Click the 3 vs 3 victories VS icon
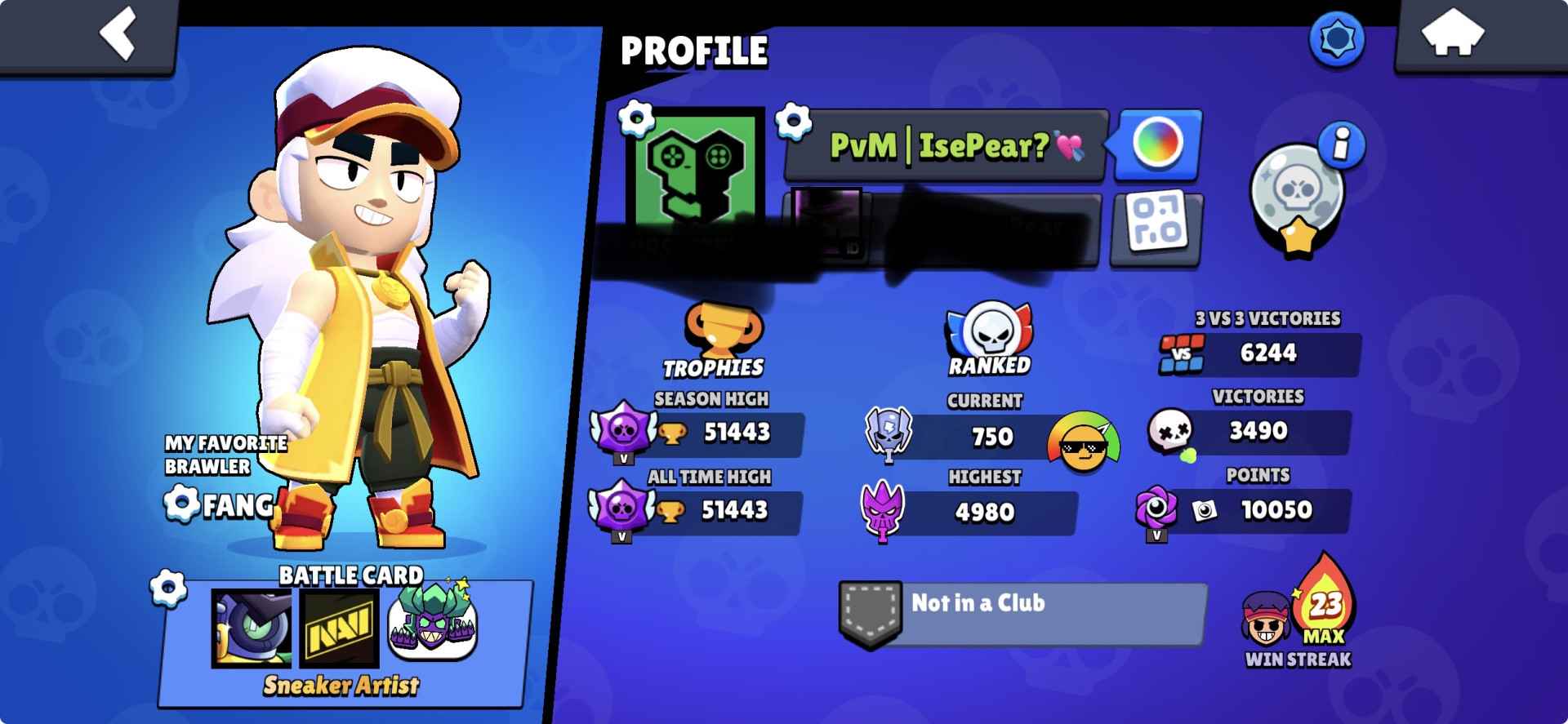This screenshot has height=724, width=1568. [1183, 354]
